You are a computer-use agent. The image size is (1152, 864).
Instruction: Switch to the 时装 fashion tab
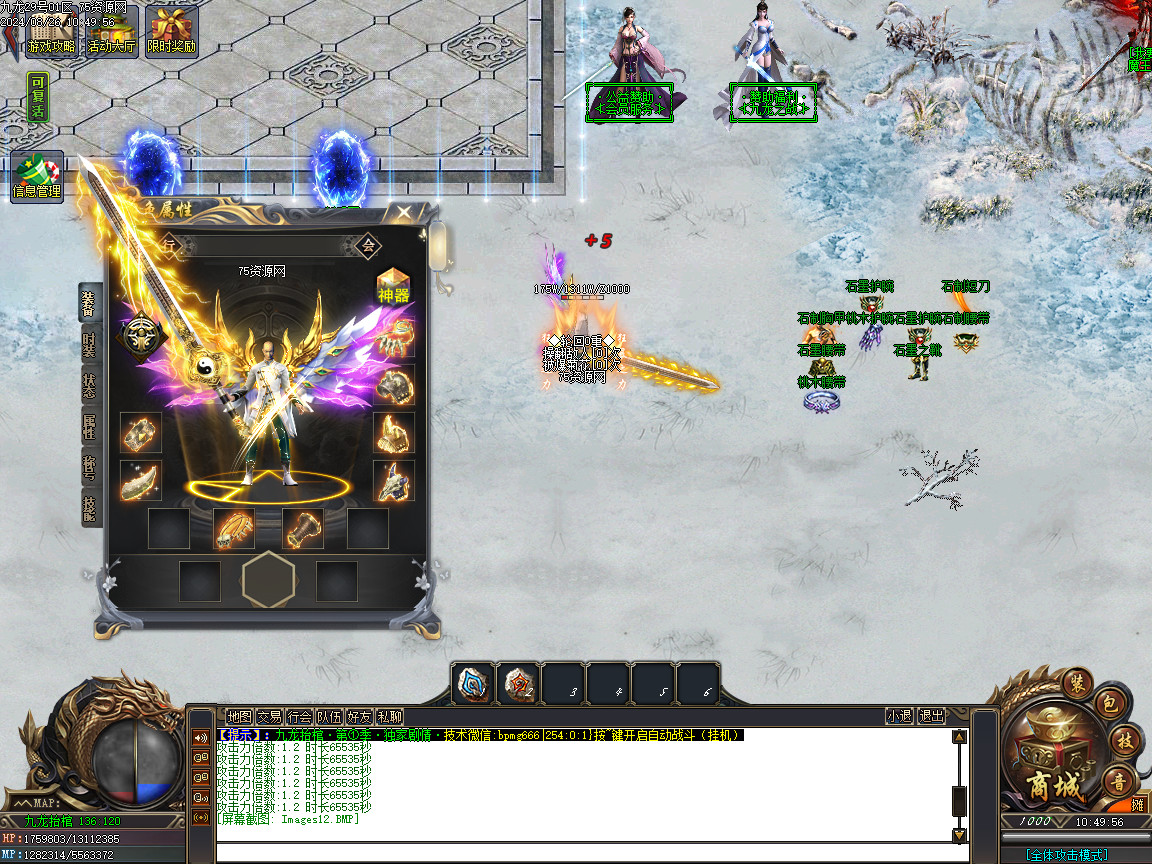coord(90,346)
